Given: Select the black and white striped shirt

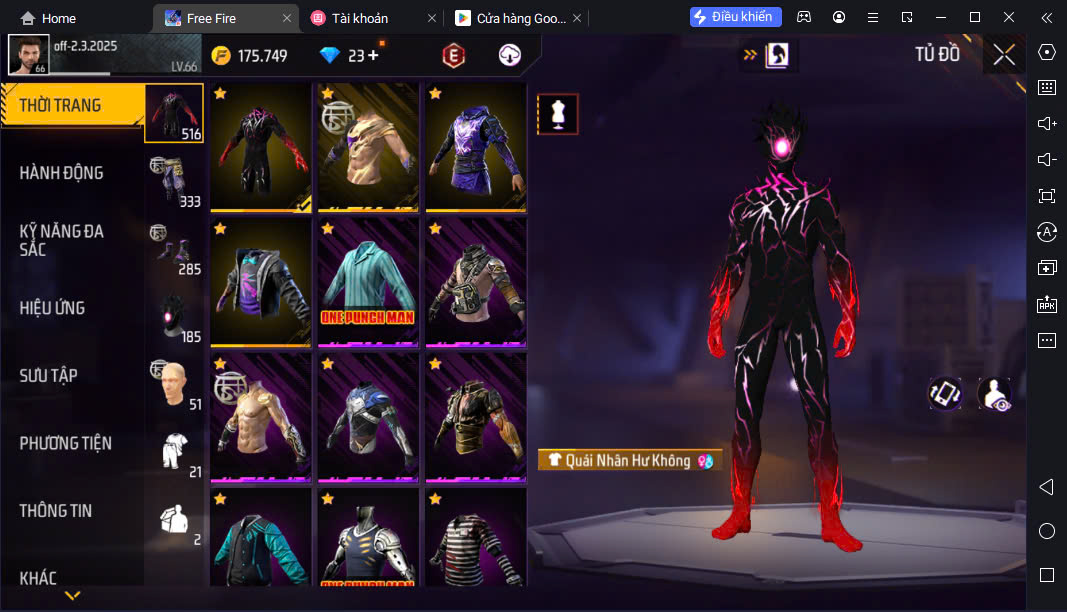Looking at the screenshot, I should 475,540.
